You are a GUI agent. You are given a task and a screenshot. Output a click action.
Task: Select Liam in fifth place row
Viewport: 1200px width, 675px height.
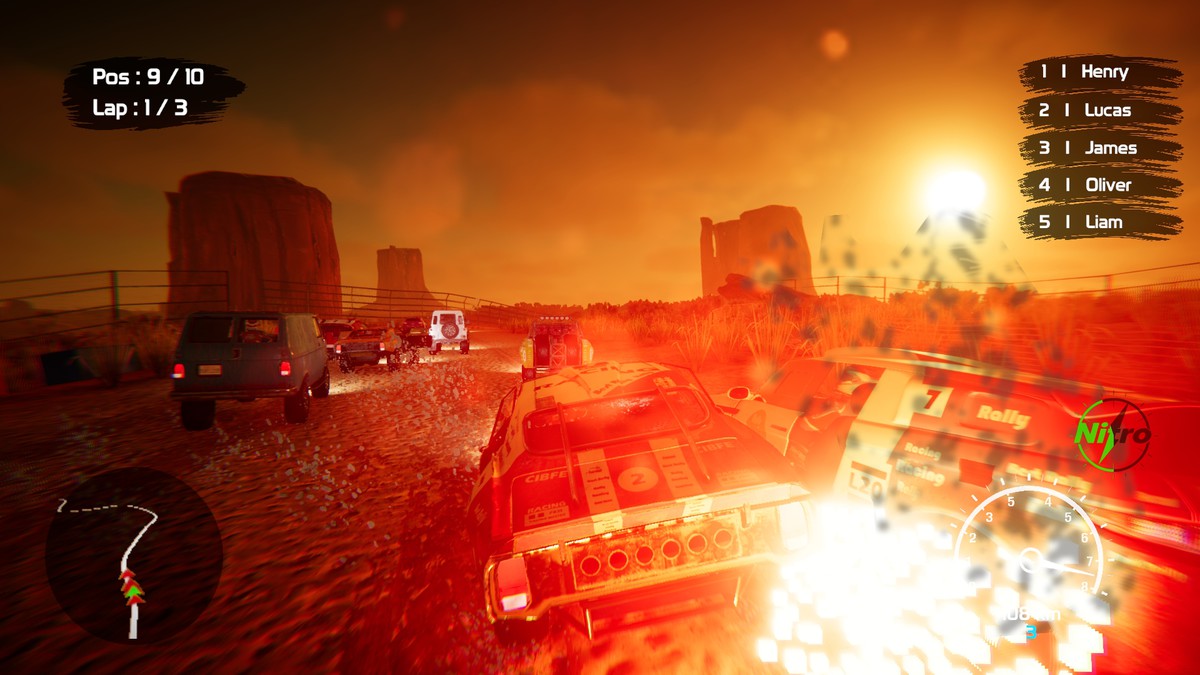(1100, 222)
